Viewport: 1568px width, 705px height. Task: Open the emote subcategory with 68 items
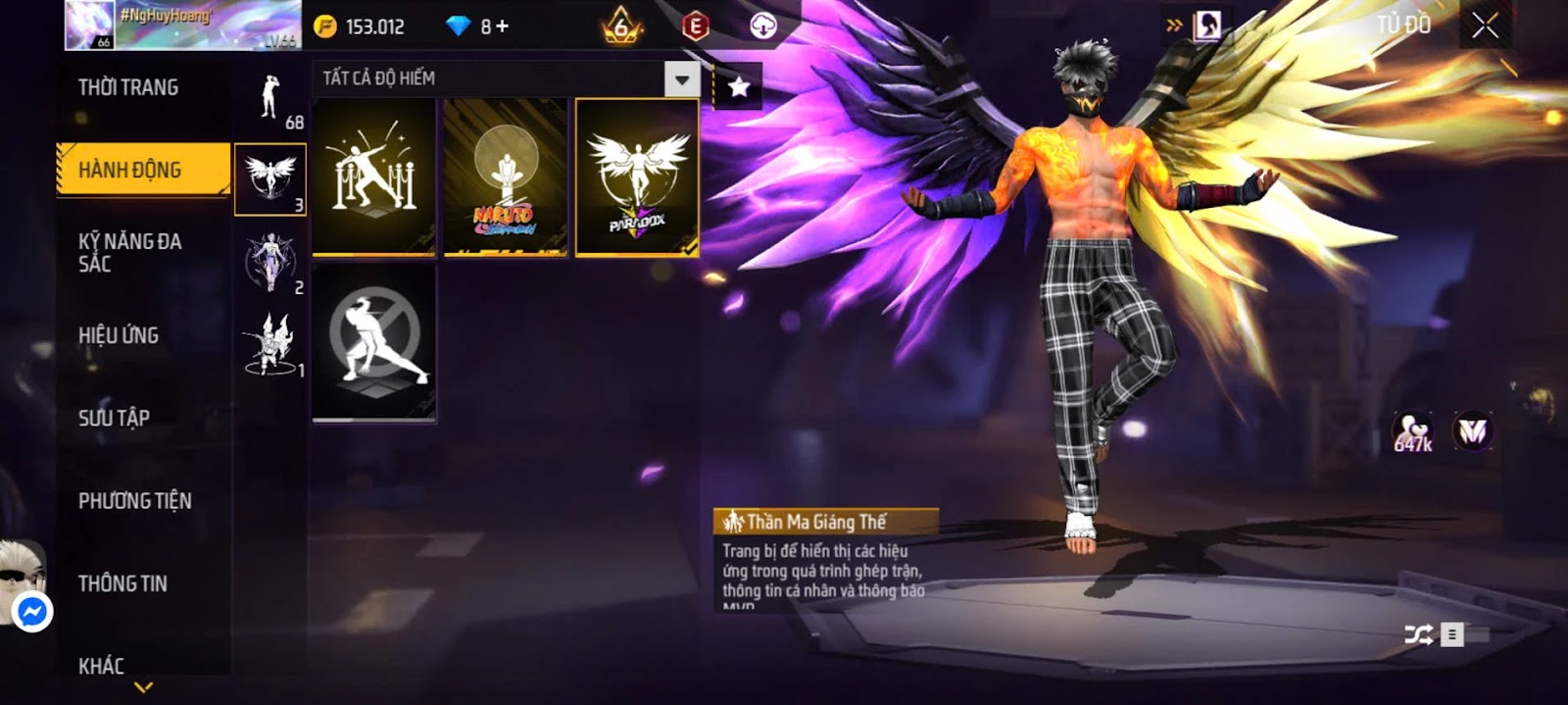[x=271, y=99]
